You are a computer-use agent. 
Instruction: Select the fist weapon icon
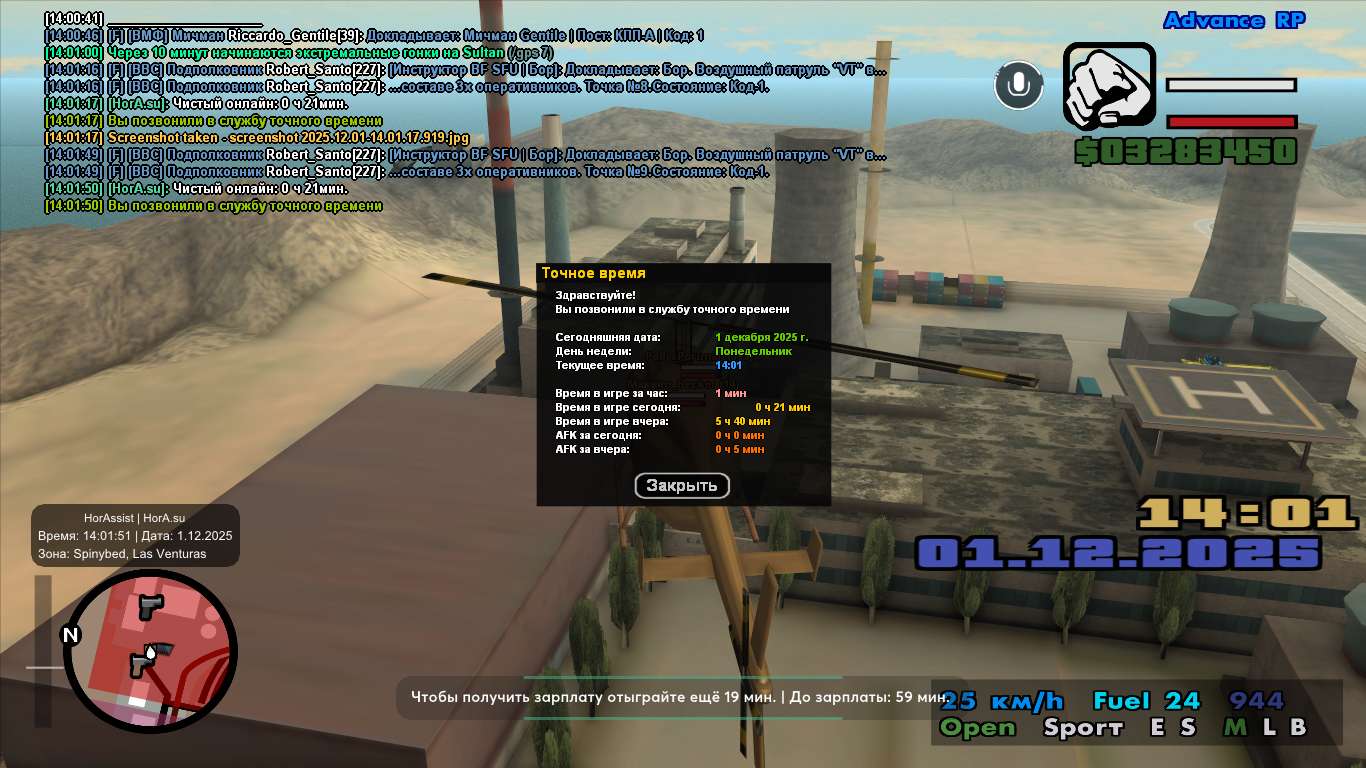[1109, 88]
